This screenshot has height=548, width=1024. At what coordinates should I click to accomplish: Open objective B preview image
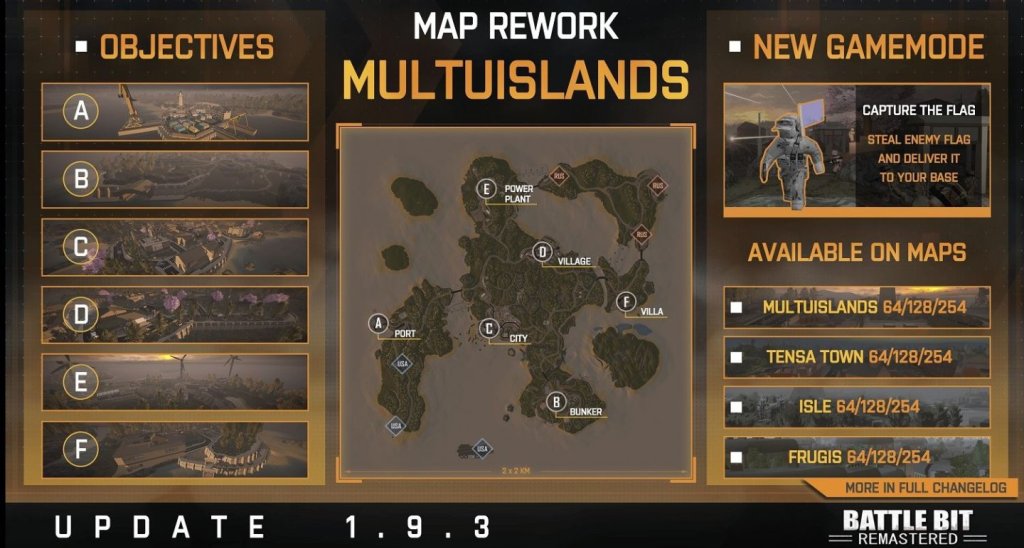175,179
